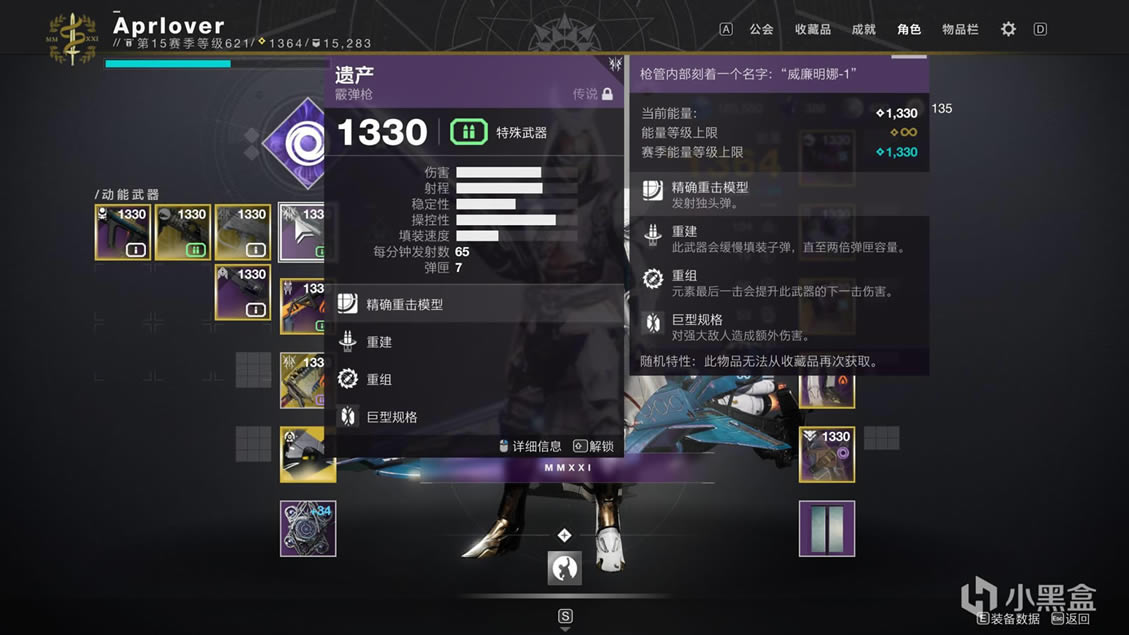Image resolution: width=1129 pixels, height=635 pixels.
Task: Open the 公会 clan tab
Action: [x=761, y=29]
